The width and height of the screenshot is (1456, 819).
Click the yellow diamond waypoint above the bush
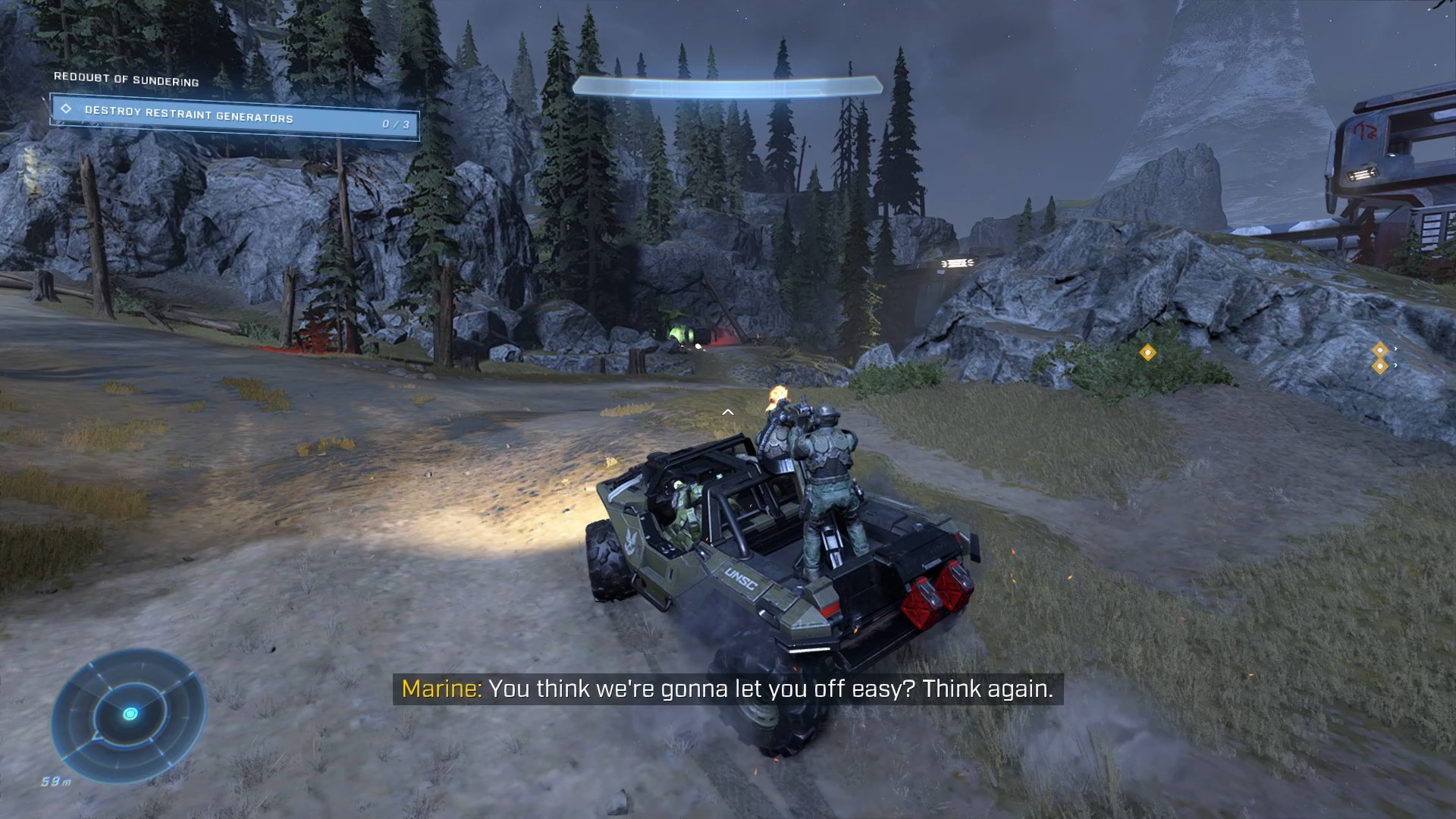click(x=1147, y=353)
